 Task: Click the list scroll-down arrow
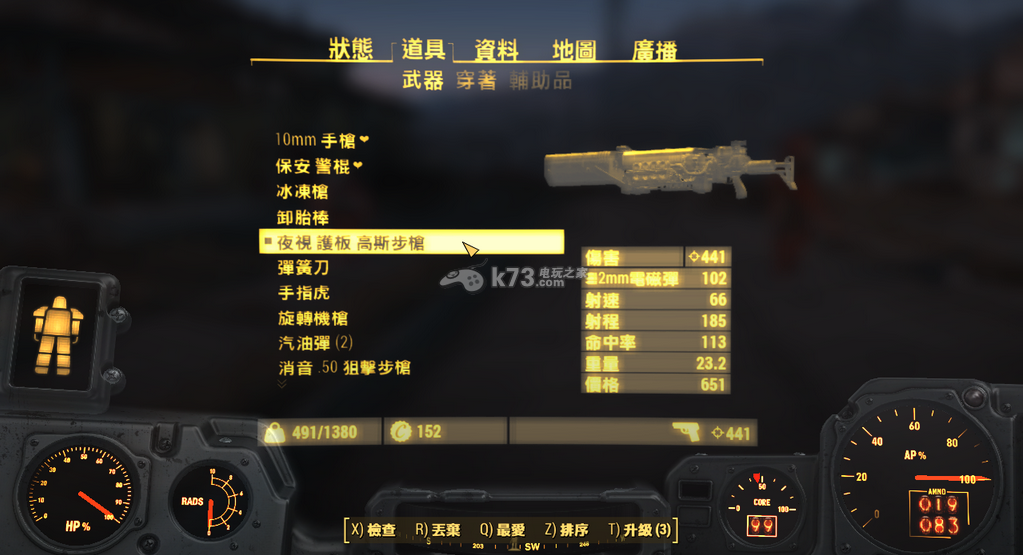[x=281, y=383]
